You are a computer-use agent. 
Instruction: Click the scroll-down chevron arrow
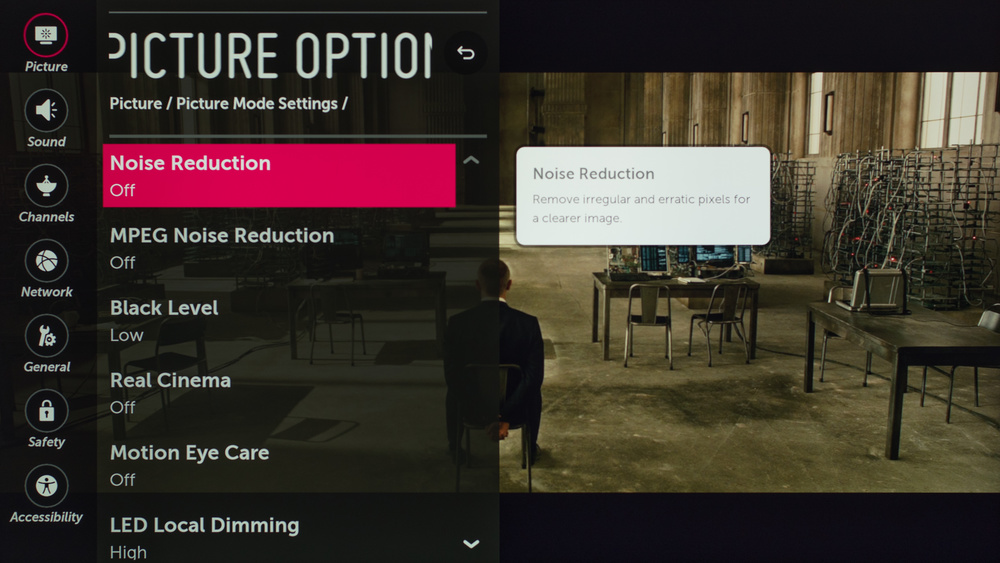click(471, 544)
